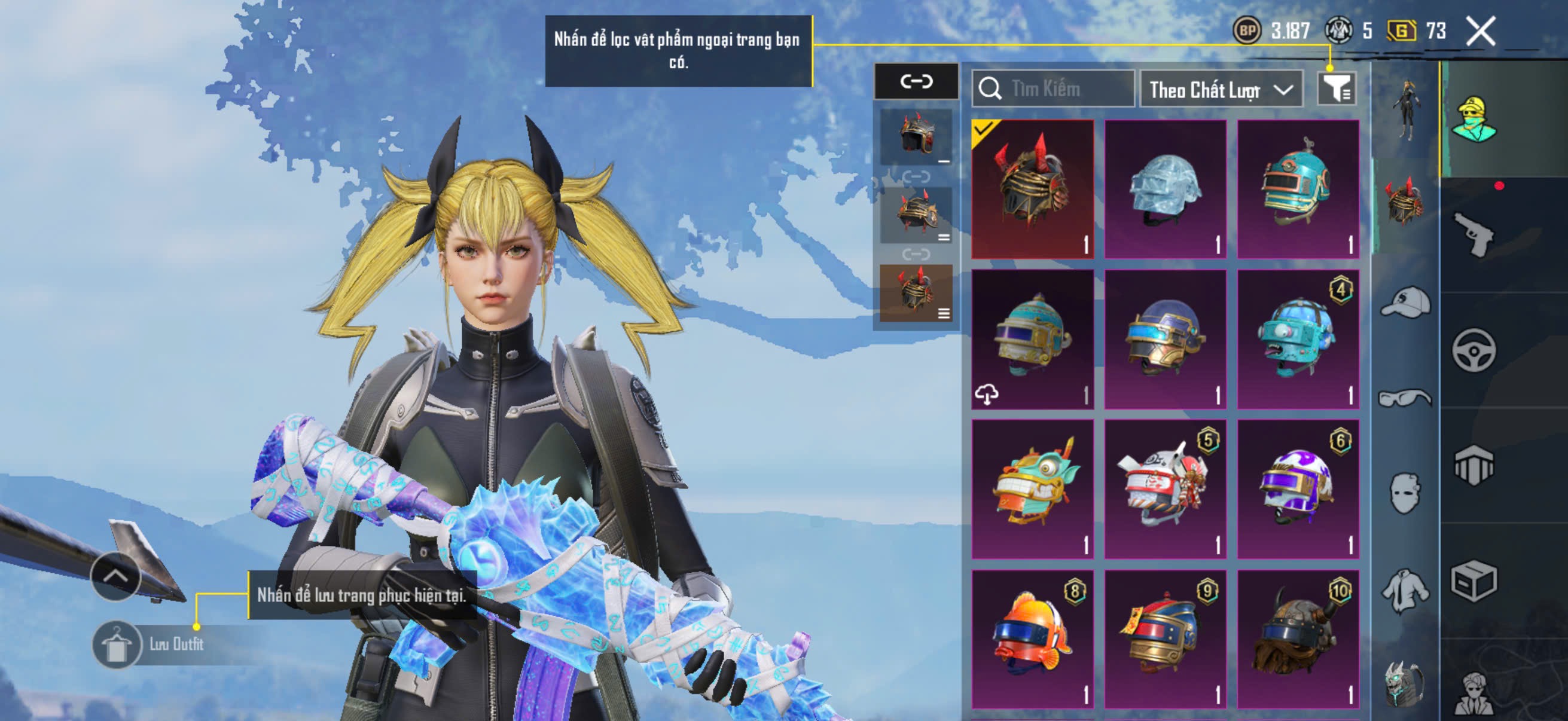Expand the upward chevron arrow button
The image size is (1568, 721).
click(115, 576)
